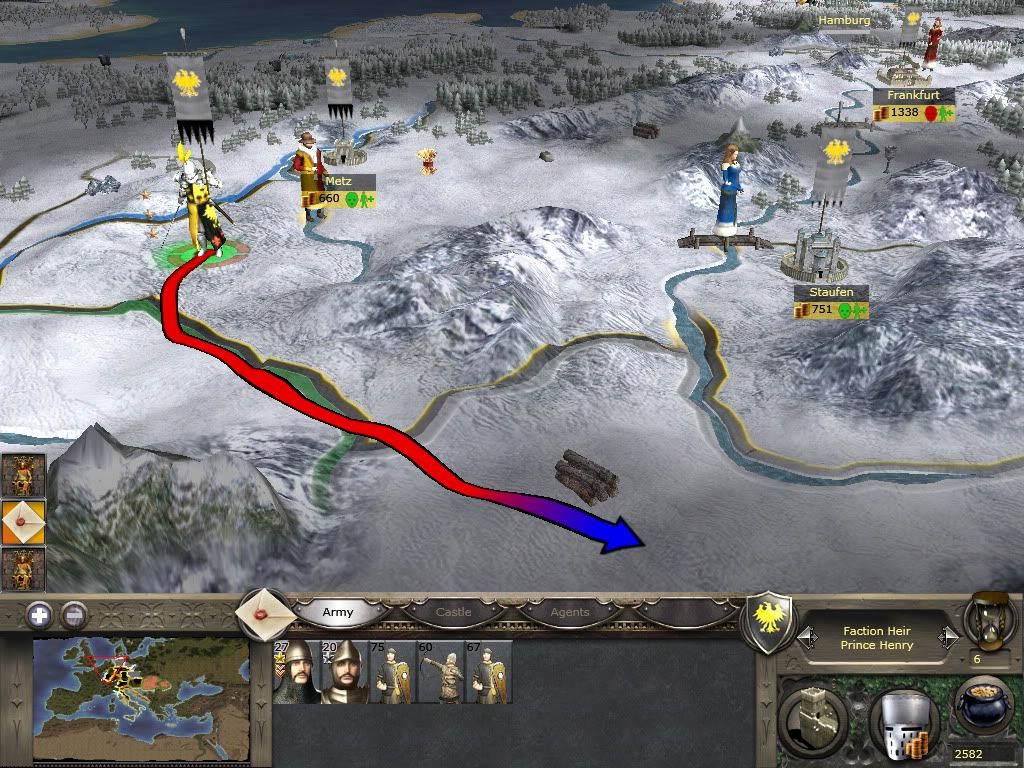End the turn with the hourglass button
The image size is (1024, 768).
988,618
